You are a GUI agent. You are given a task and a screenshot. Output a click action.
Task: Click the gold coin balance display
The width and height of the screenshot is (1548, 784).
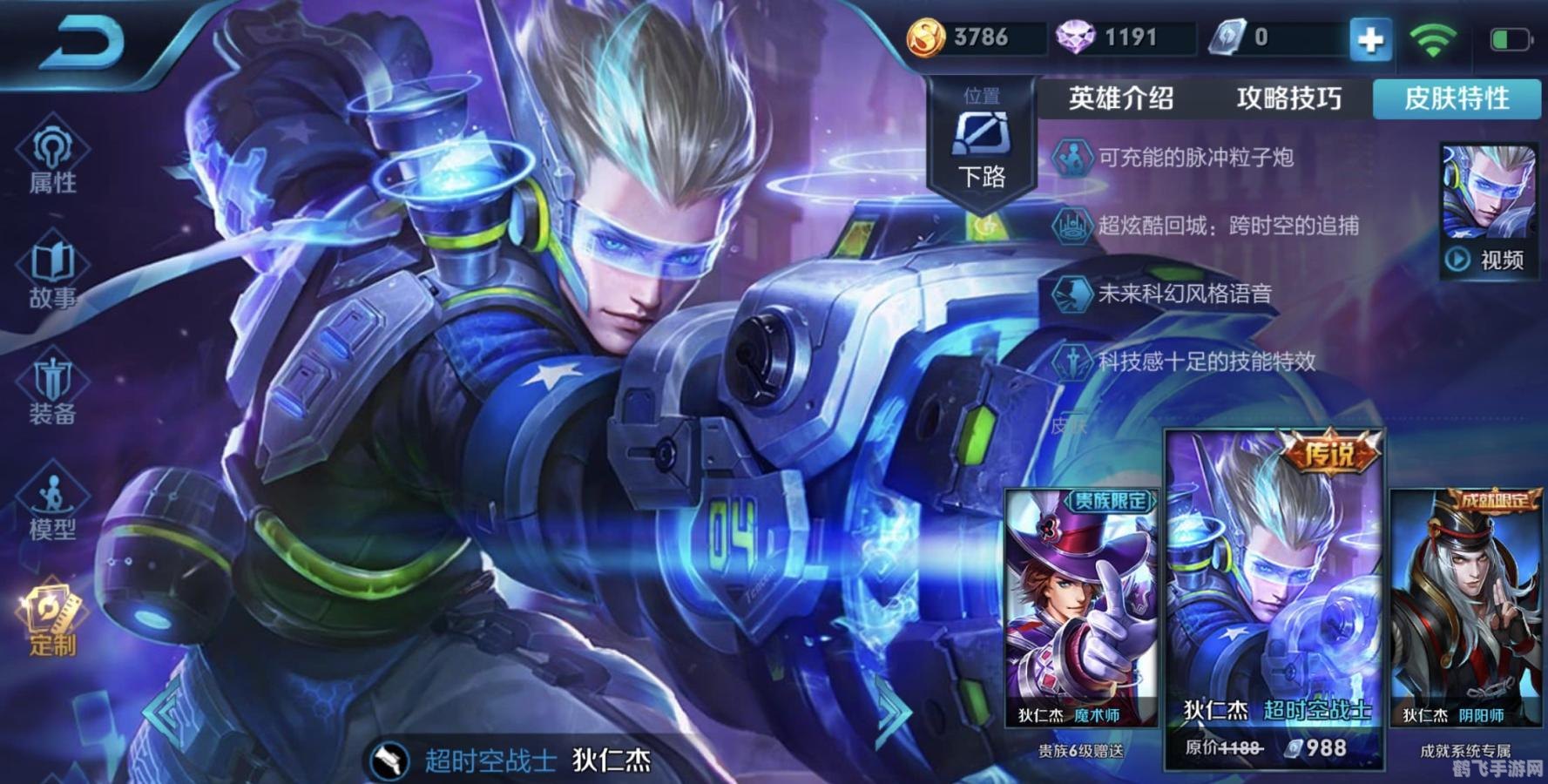(x=967, y=38)
